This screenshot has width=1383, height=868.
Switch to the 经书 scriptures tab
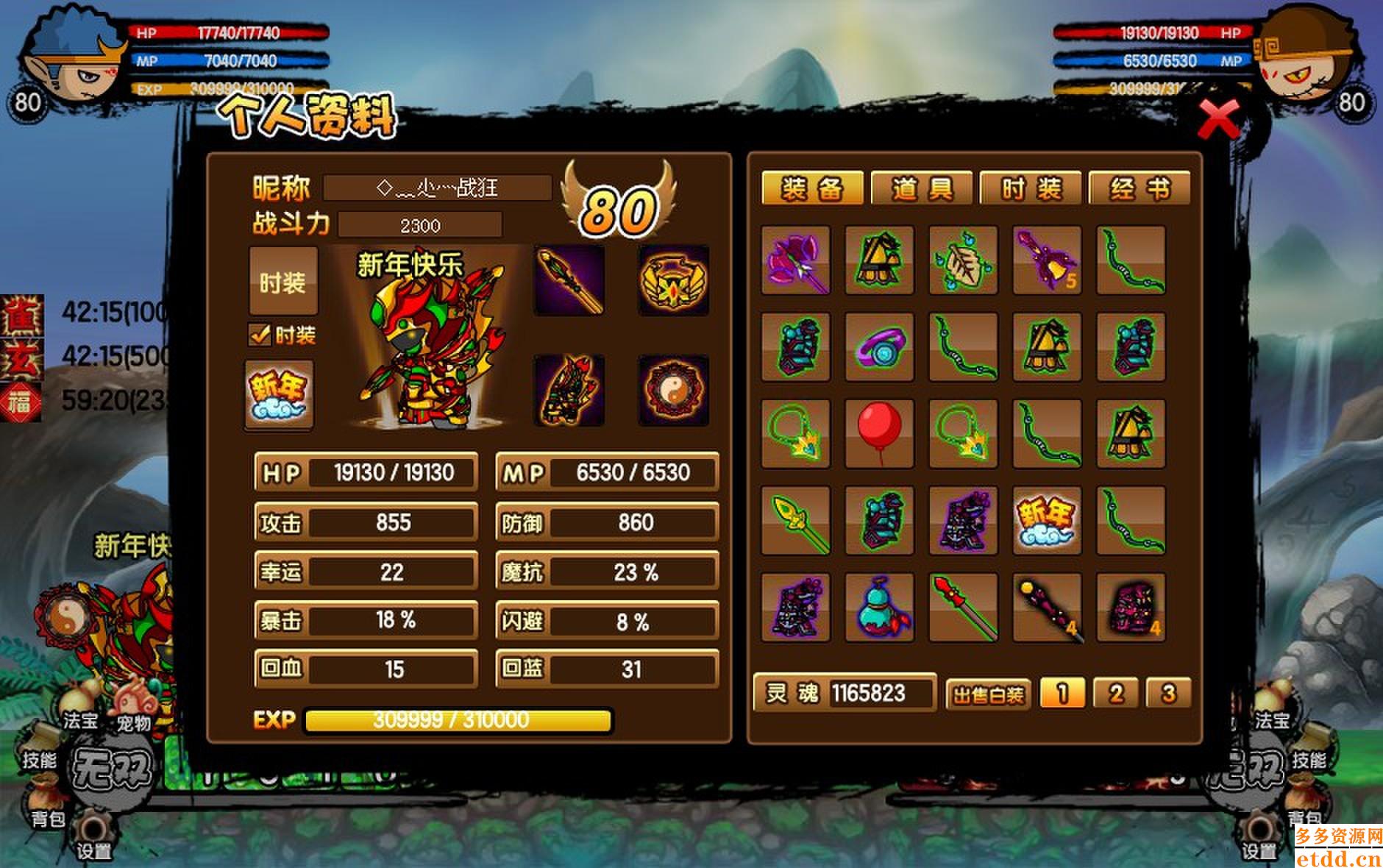tap(1140, 189)
